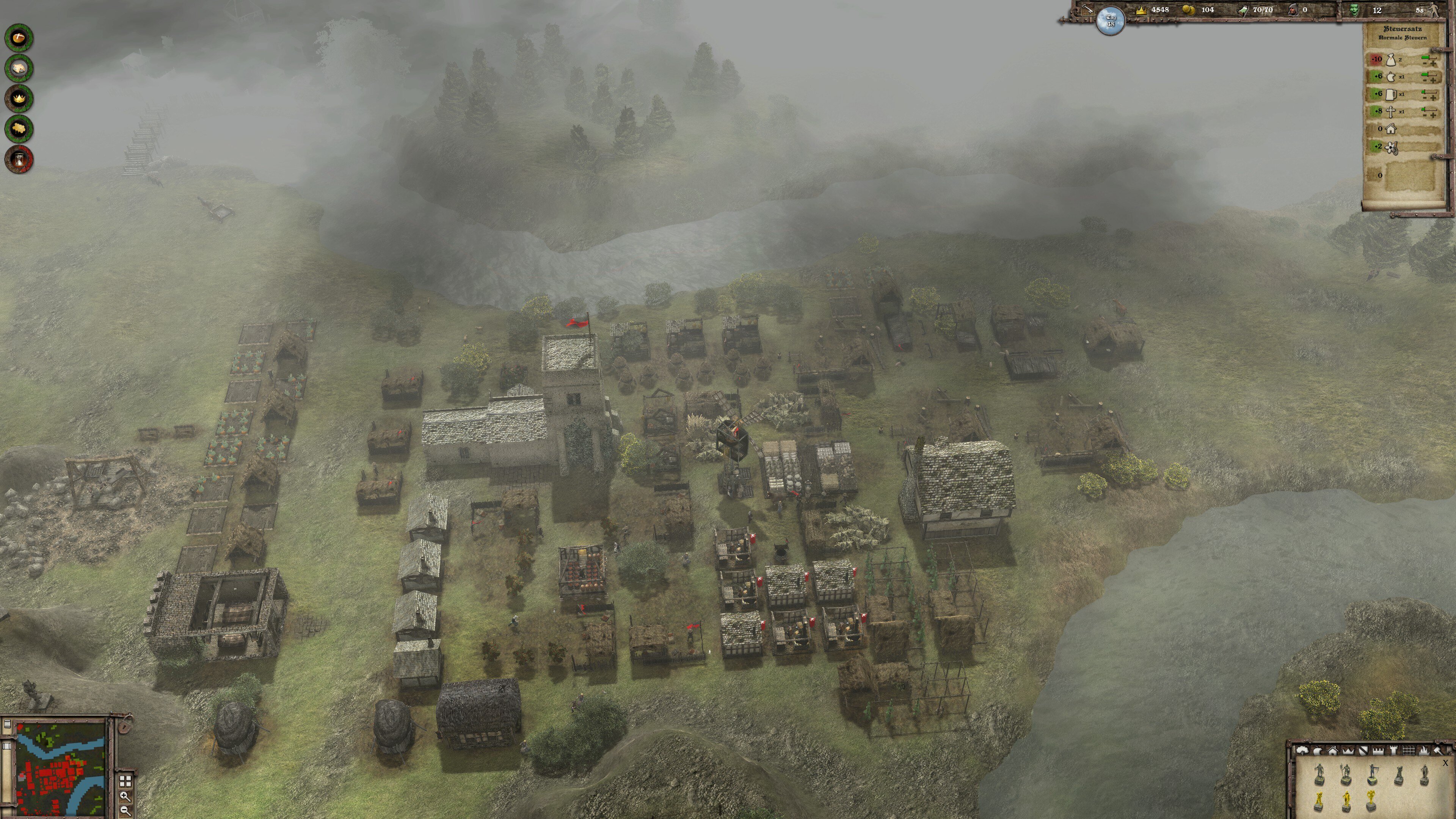Raise ale rations with the plus button
1456x819 pixels.
(1434, 98)
